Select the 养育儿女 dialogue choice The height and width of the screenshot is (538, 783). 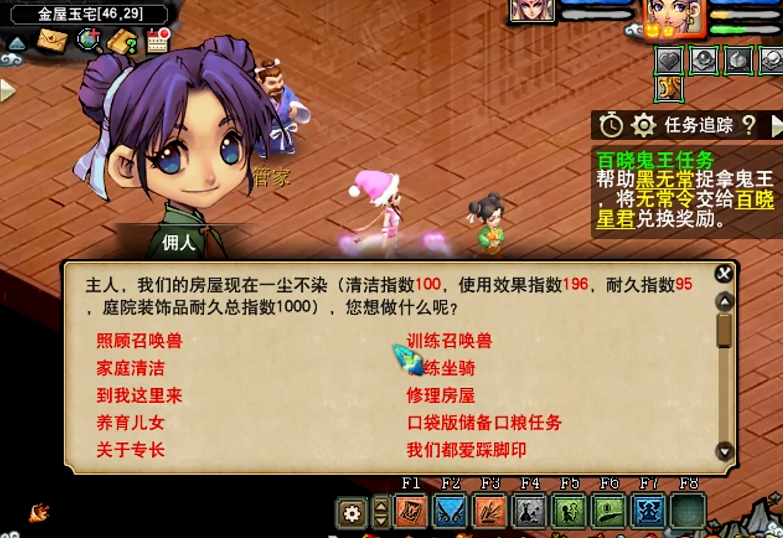pyautogui.click(x=130, y=423)
